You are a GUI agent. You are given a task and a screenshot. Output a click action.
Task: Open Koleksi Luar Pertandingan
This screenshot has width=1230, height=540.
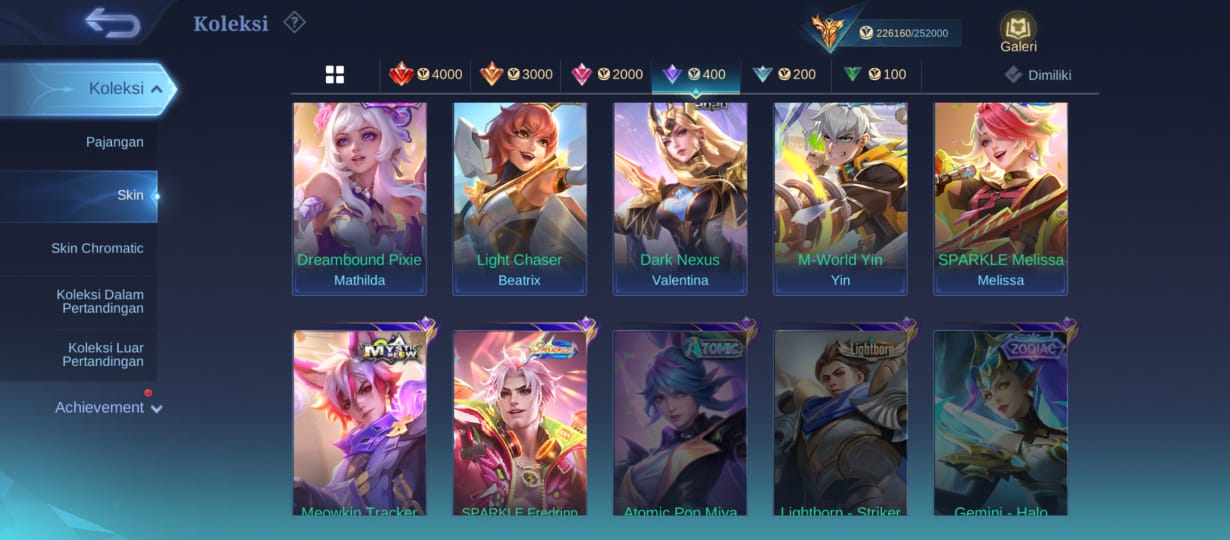[102, 354]
